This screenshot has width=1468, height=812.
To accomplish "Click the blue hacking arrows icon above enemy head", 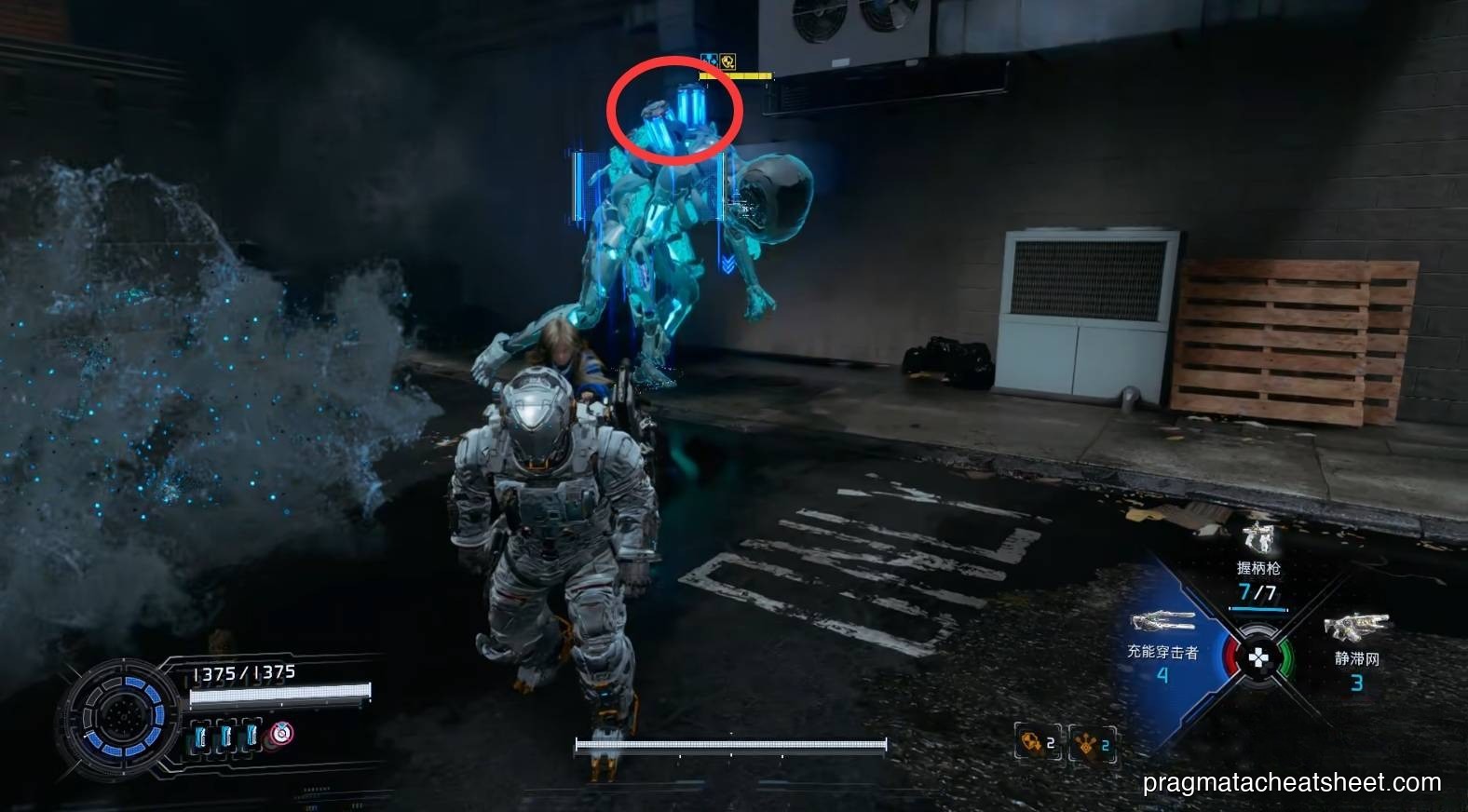I will pos(709,58).
